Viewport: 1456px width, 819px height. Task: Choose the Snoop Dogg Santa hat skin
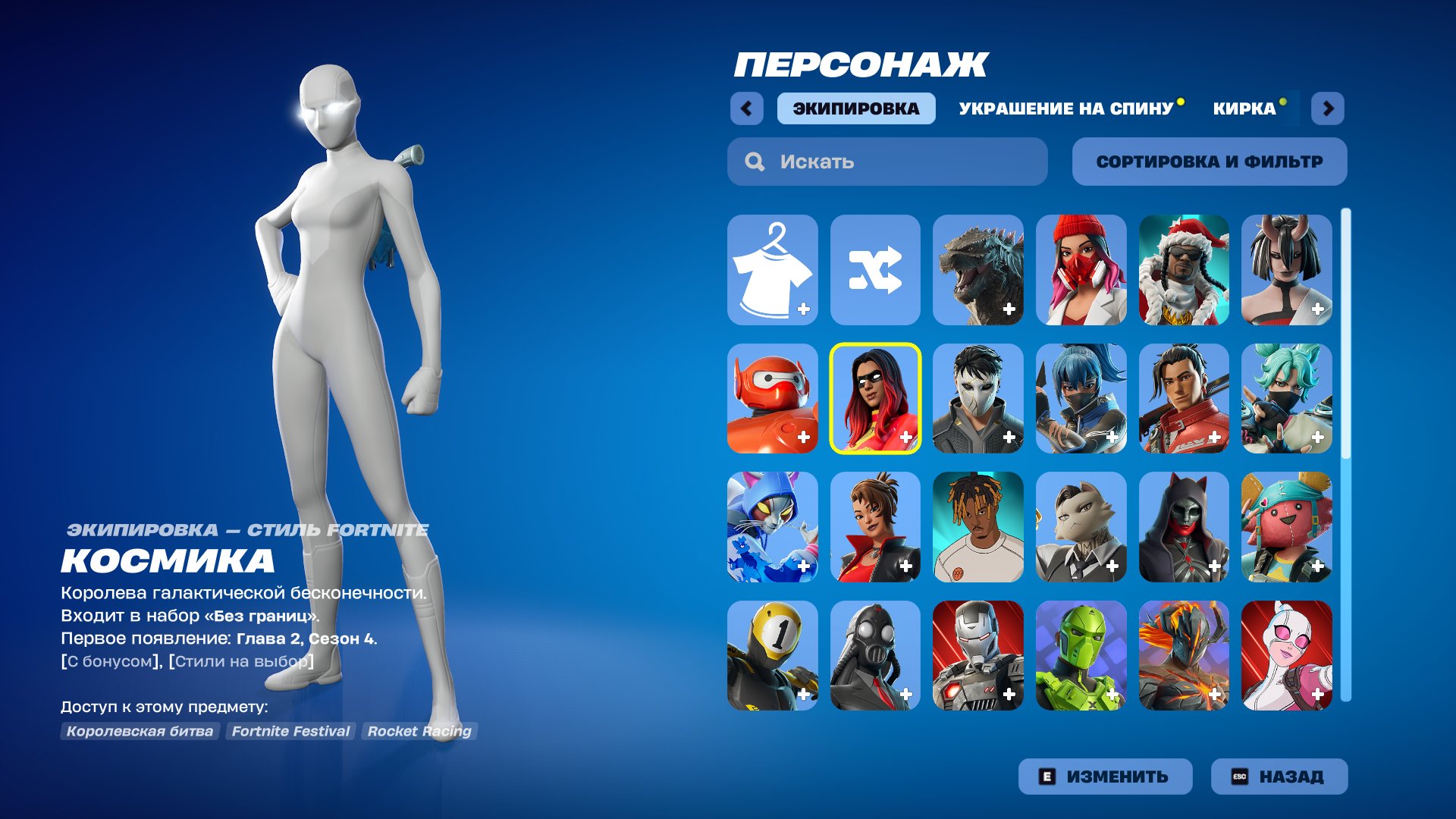click(x=1185, y=269)
